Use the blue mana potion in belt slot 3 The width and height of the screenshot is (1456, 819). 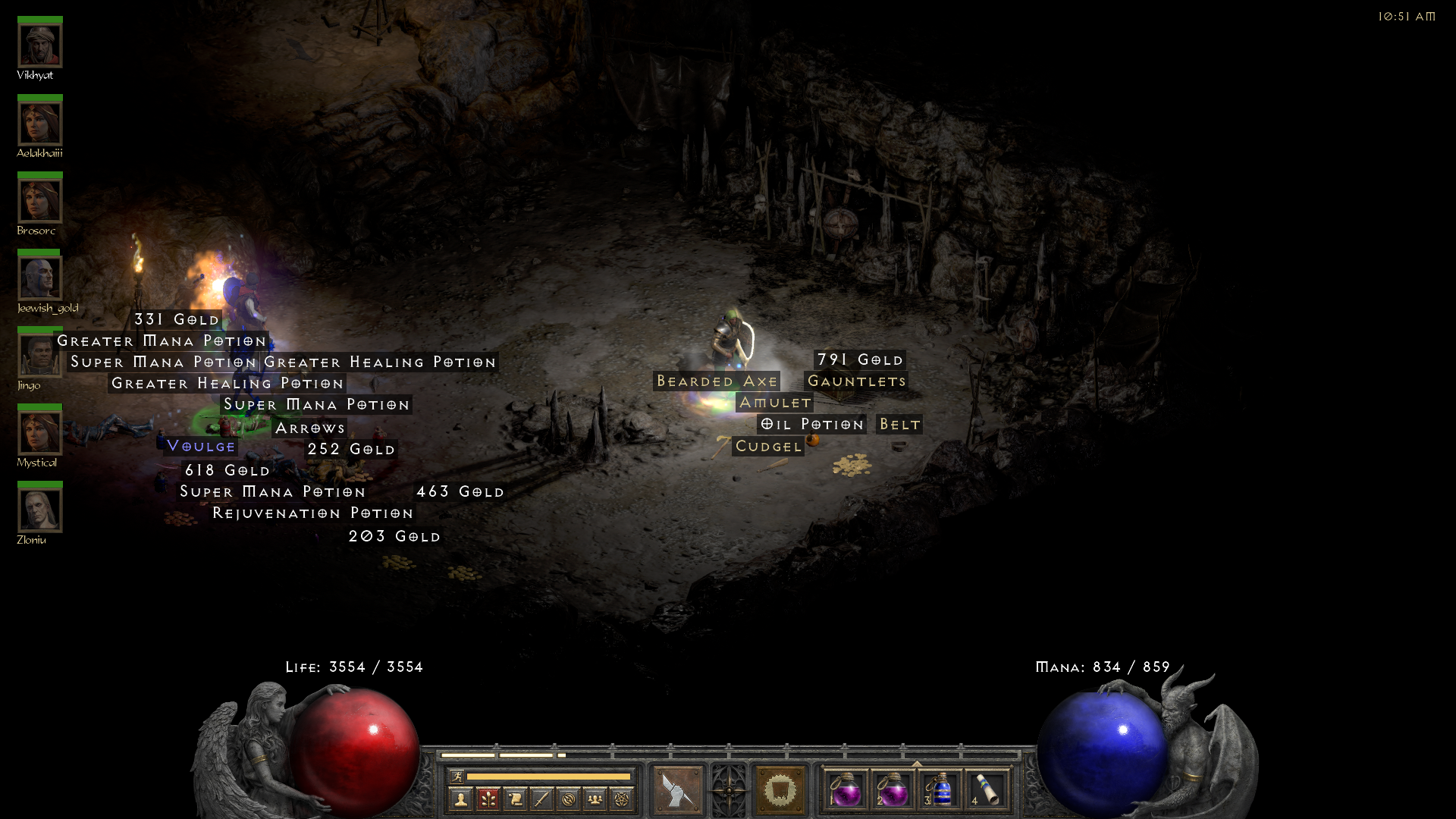coord(940,790)
